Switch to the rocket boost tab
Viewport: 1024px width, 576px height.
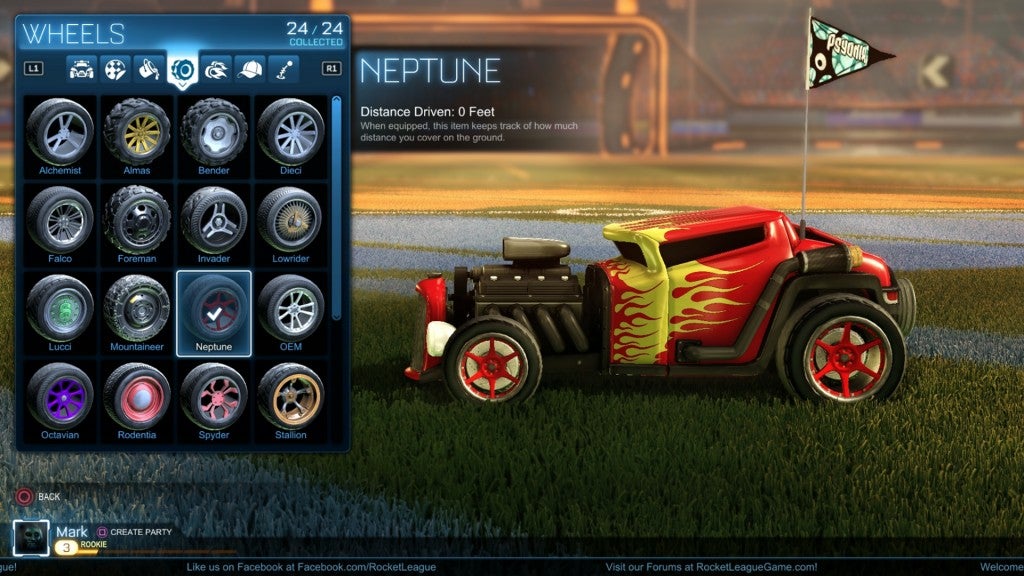click(217, 70)
